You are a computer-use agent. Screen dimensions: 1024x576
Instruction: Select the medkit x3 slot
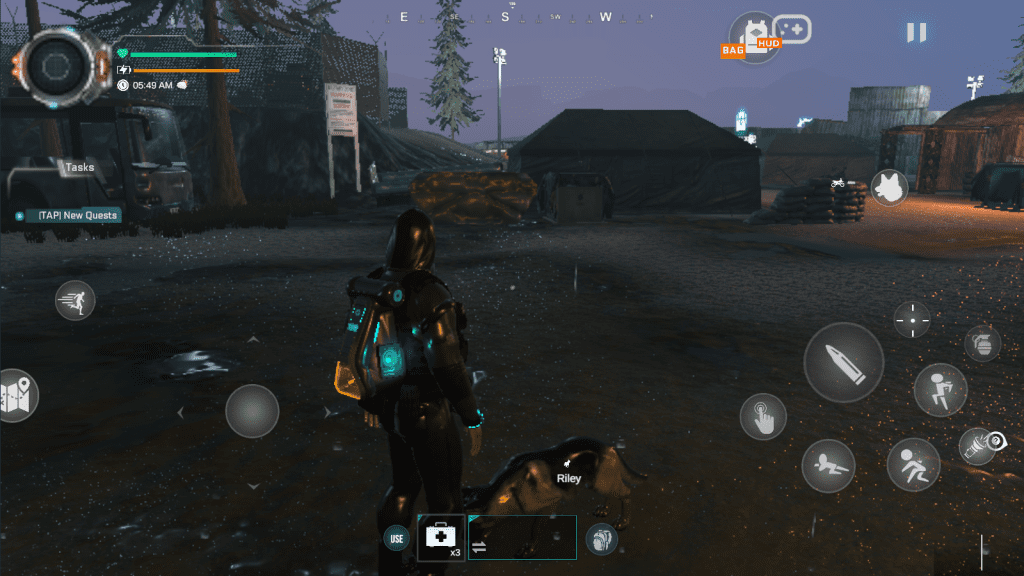[441, 538]
